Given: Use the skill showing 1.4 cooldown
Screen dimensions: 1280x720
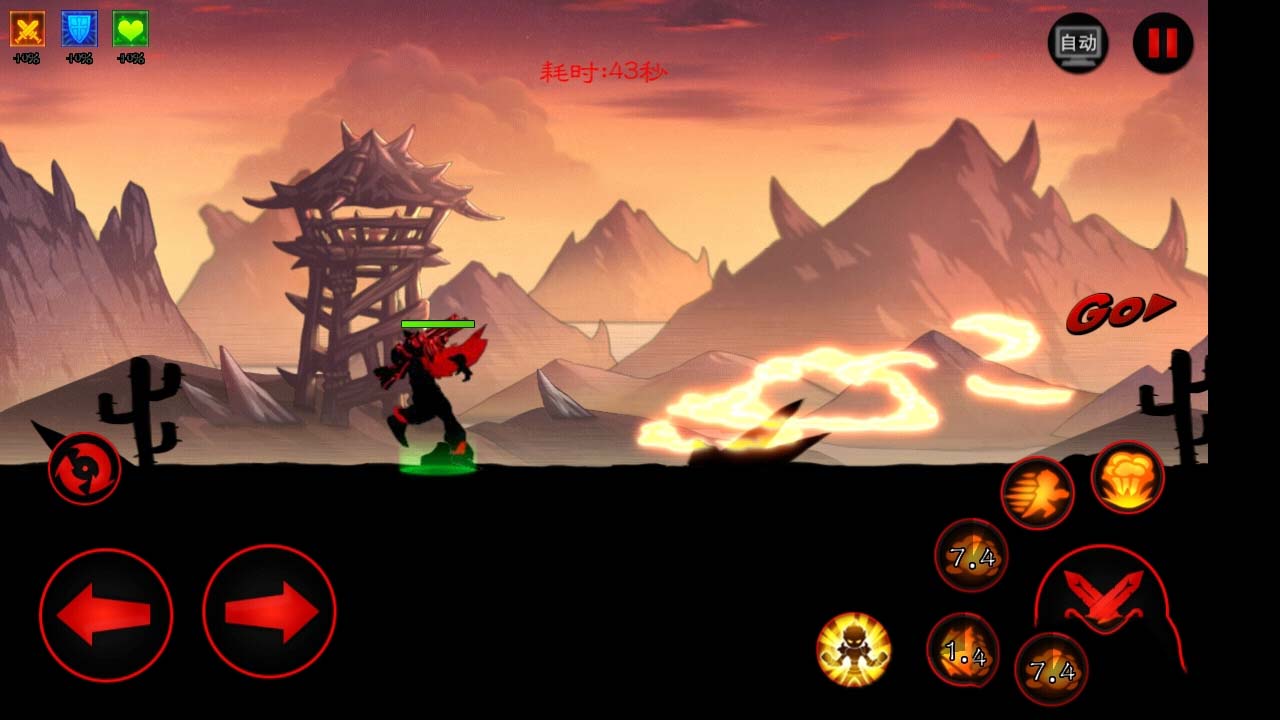Looking at the screenshot, I should (x=963, y=651).
